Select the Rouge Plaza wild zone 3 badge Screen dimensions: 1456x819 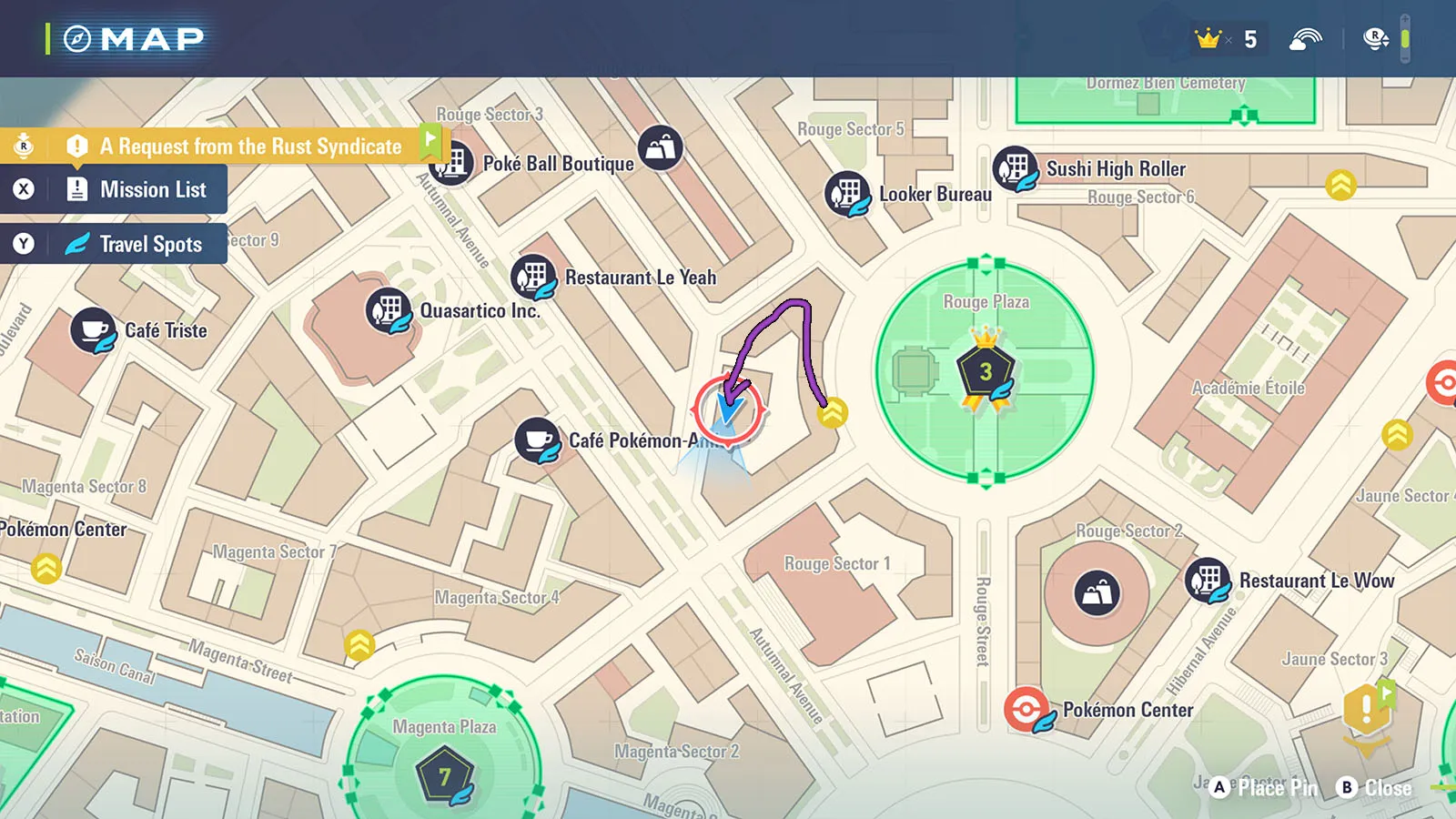pyautogui.click(x=986, y=373)
